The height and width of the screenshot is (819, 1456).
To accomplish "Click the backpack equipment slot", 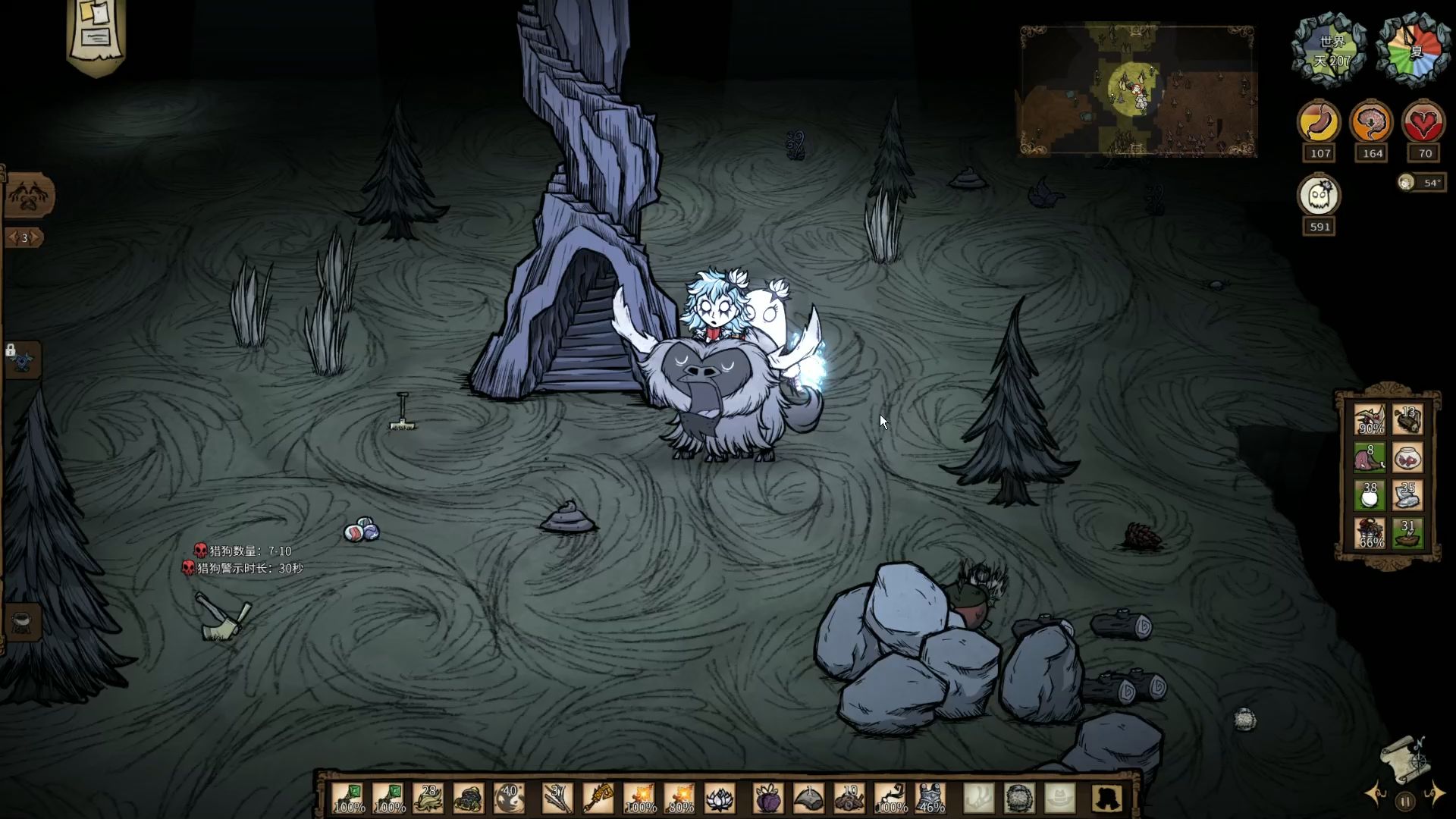I will tap(1108, 798).
